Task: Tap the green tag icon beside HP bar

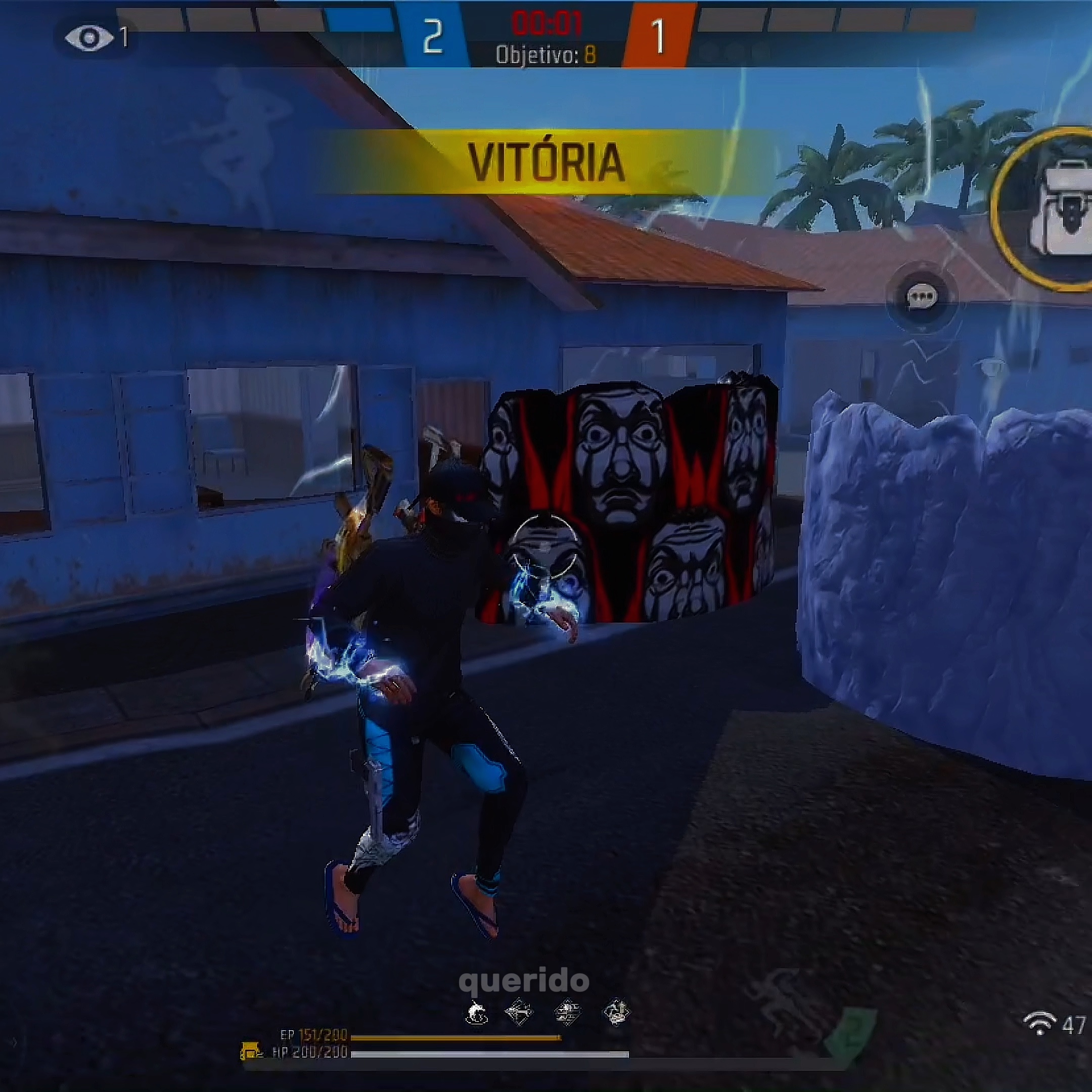Action: 851,1034
